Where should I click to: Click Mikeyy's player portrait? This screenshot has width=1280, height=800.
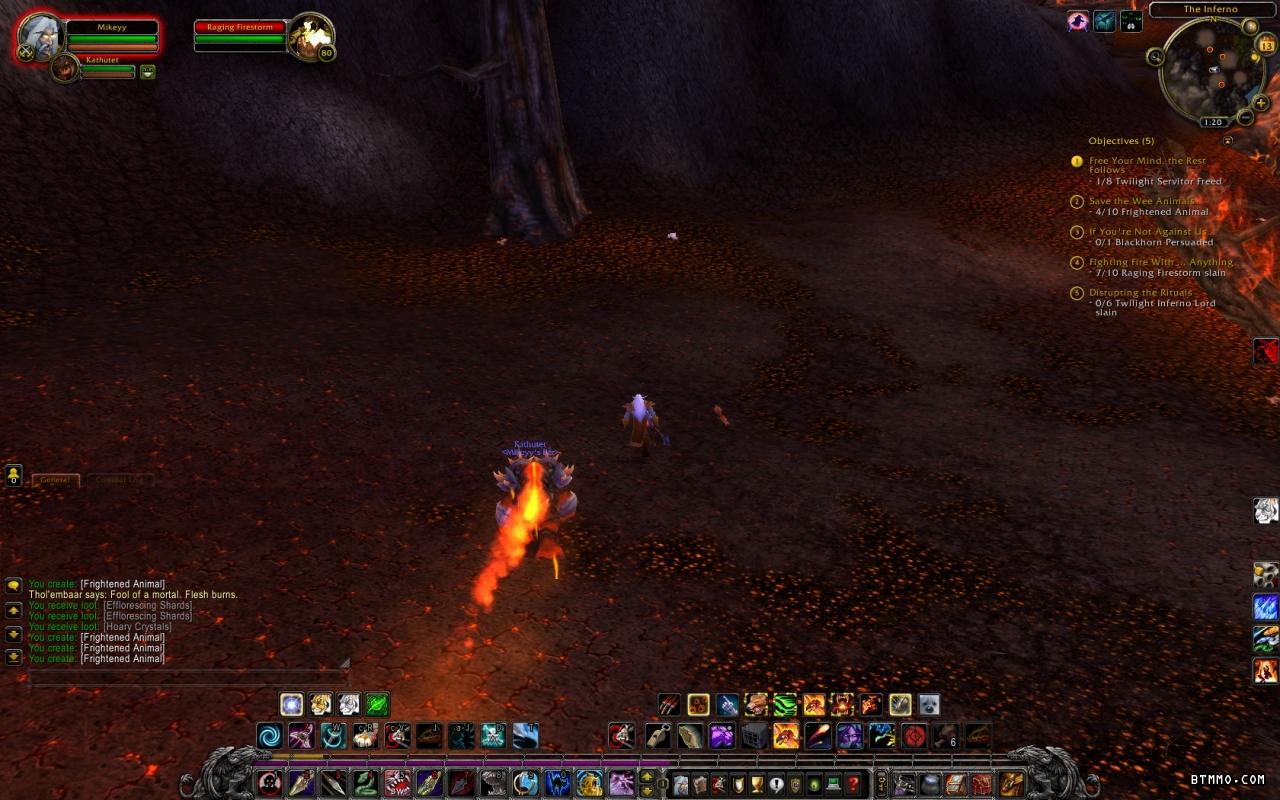(41, 37)
